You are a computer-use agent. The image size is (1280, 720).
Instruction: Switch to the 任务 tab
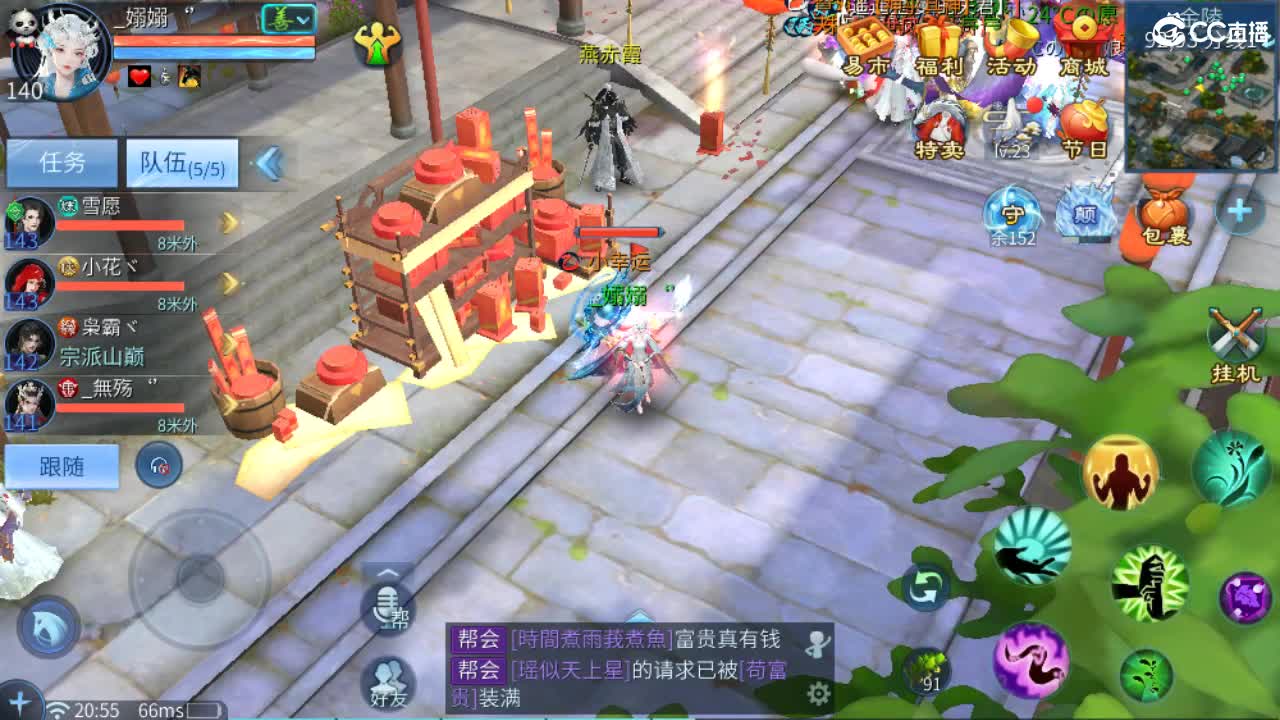coord(62,162)
